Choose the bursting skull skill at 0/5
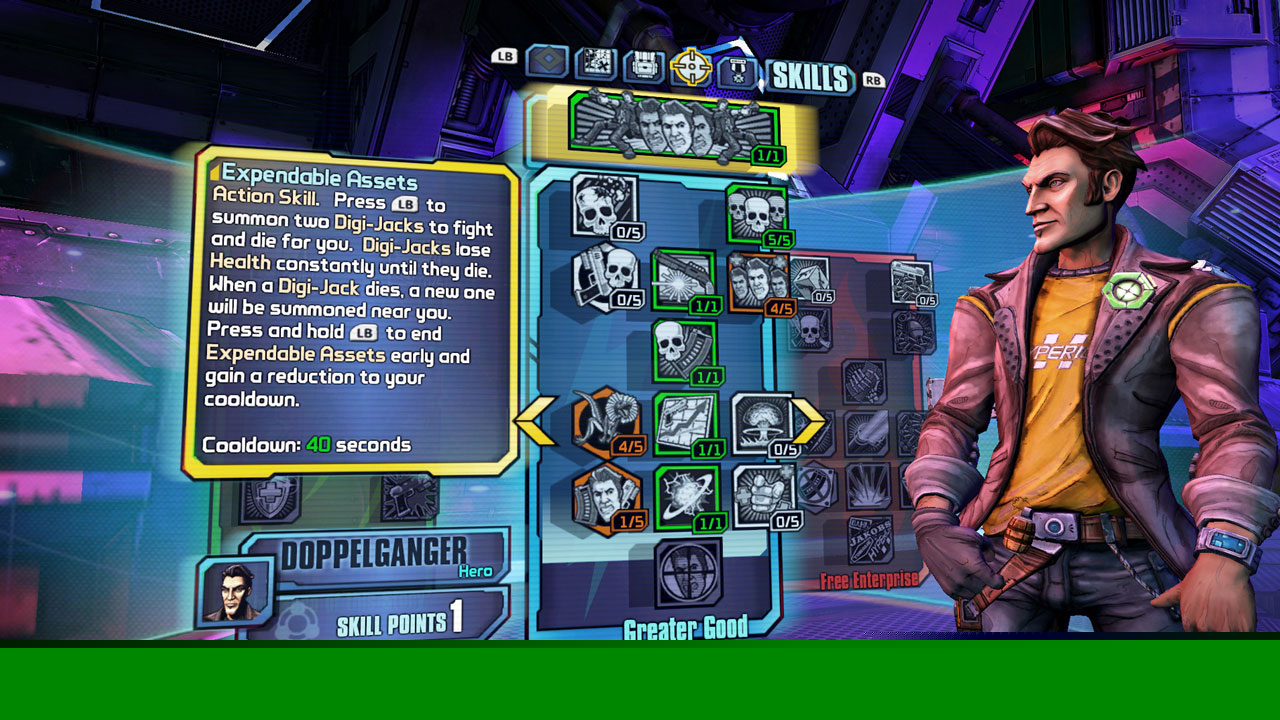 coord(604,205)
